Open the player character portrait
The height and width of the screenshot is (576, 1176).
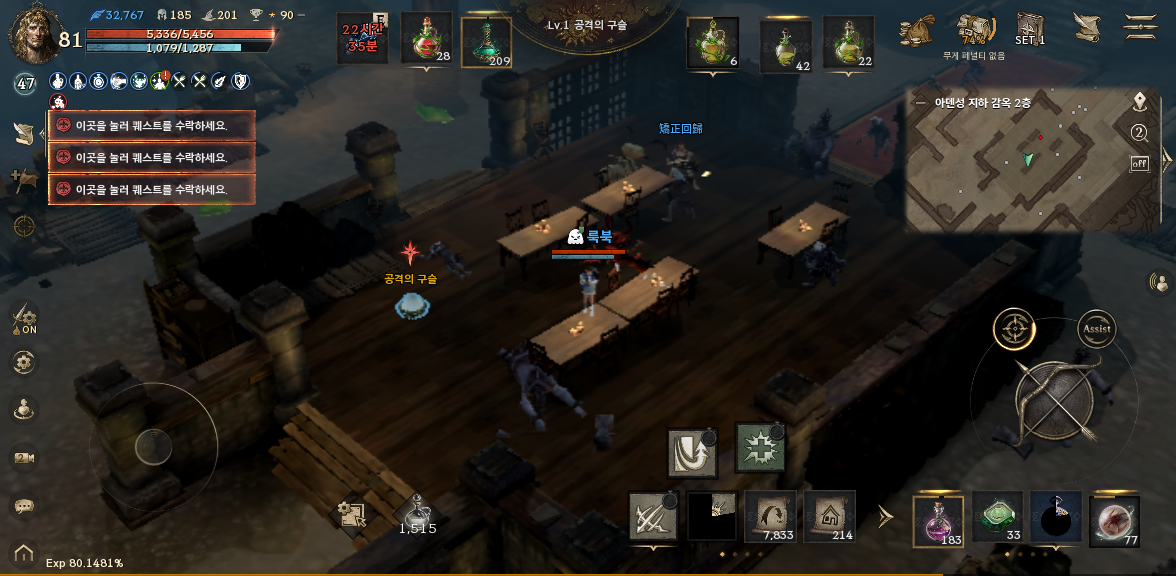pyautogui.click(x=32, y=33)
